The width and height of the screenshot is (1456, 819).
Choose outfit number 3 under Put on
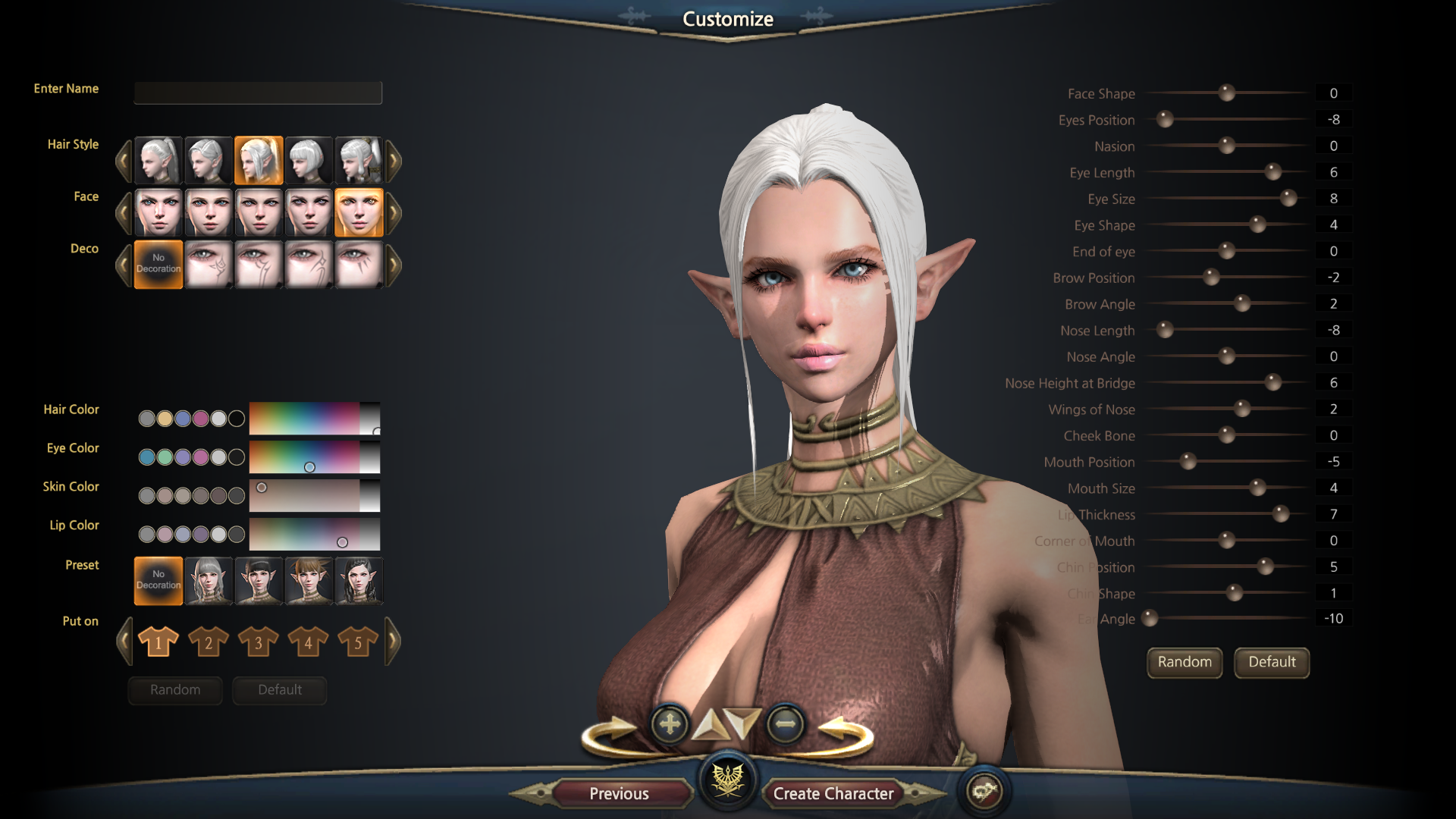(258, 642)
